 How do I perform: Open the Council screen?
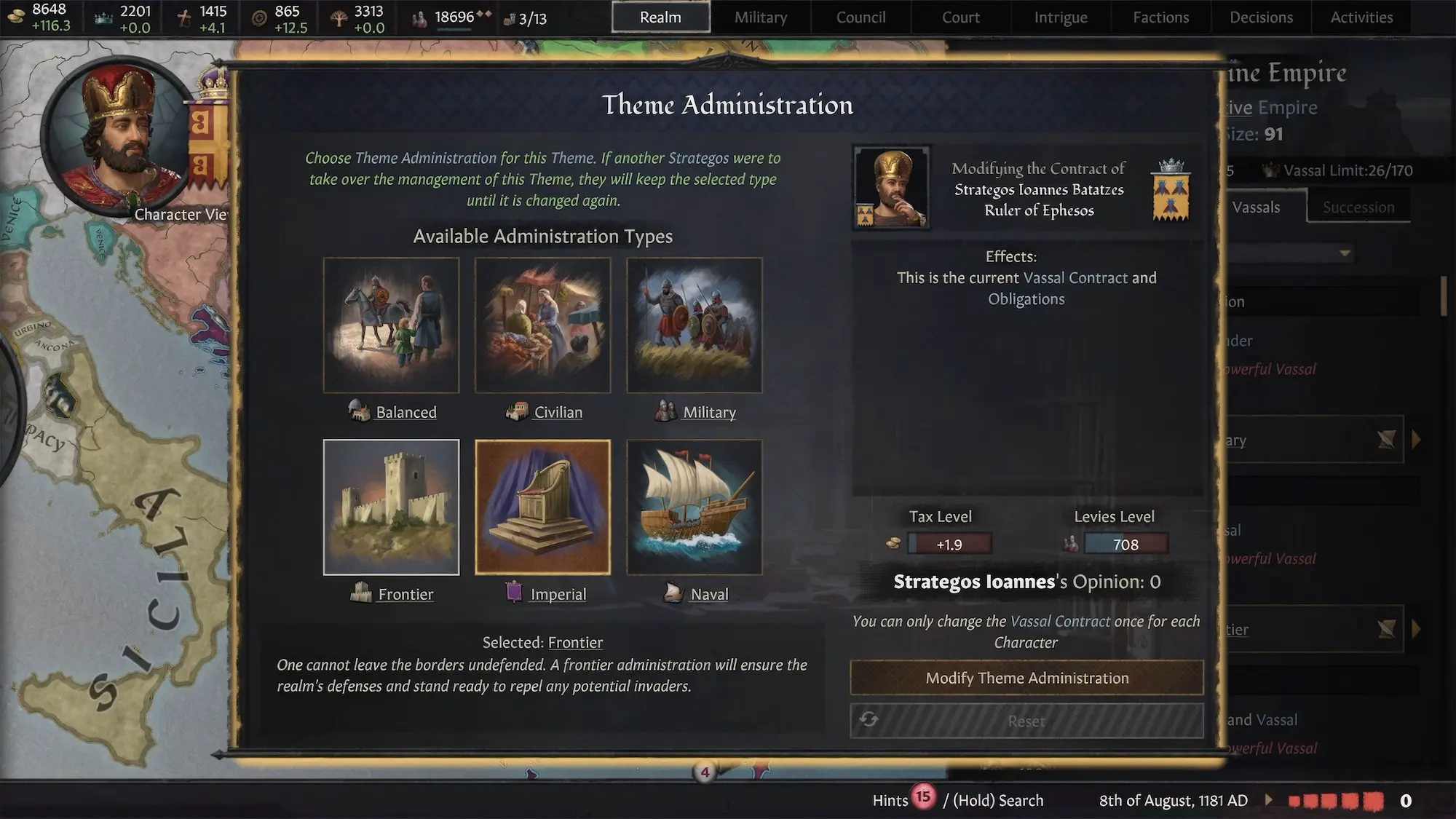coord(860,17)
